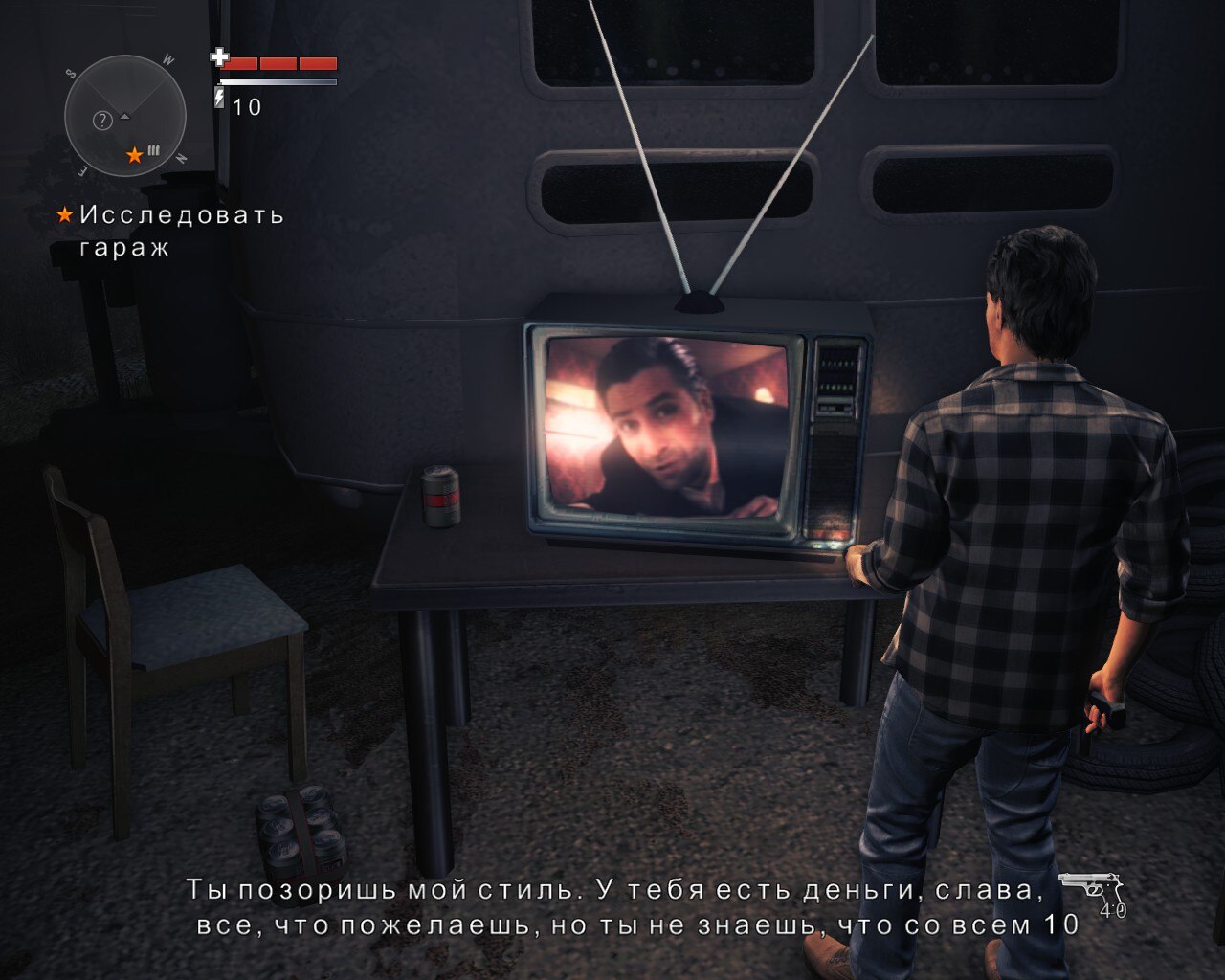Viewport: 1225px width, 980px height.
Task: Click the orange star on the compass
Action: click(x=135, y=155)
